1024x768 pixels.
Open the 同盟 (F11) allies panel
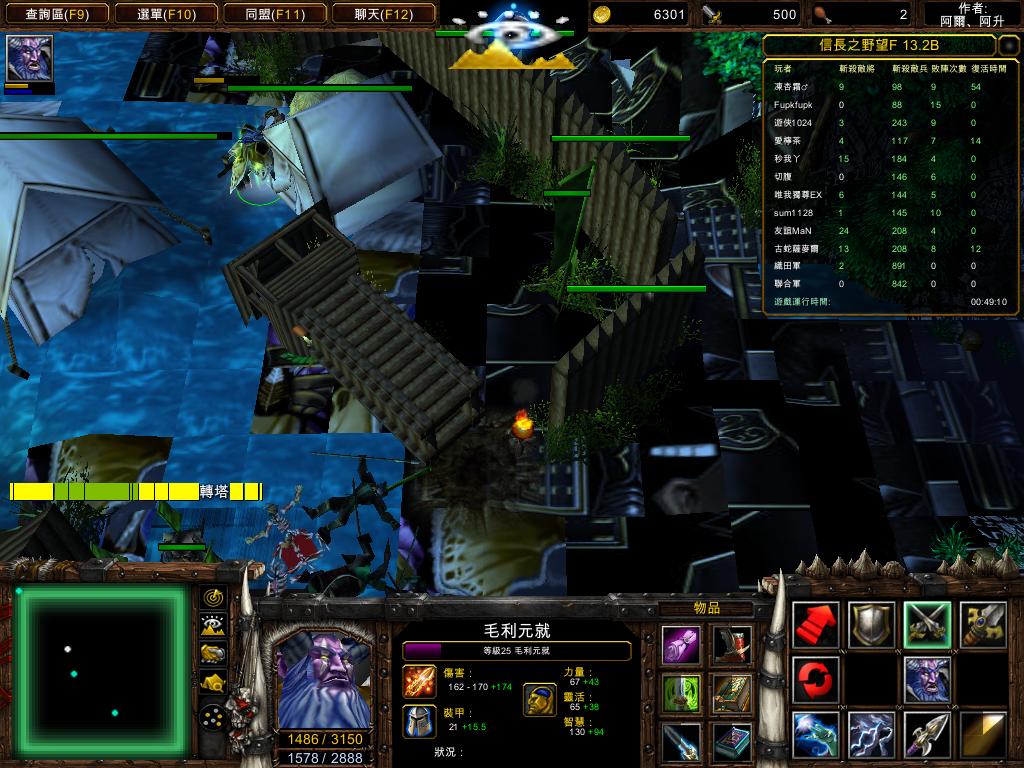[274, 14]
